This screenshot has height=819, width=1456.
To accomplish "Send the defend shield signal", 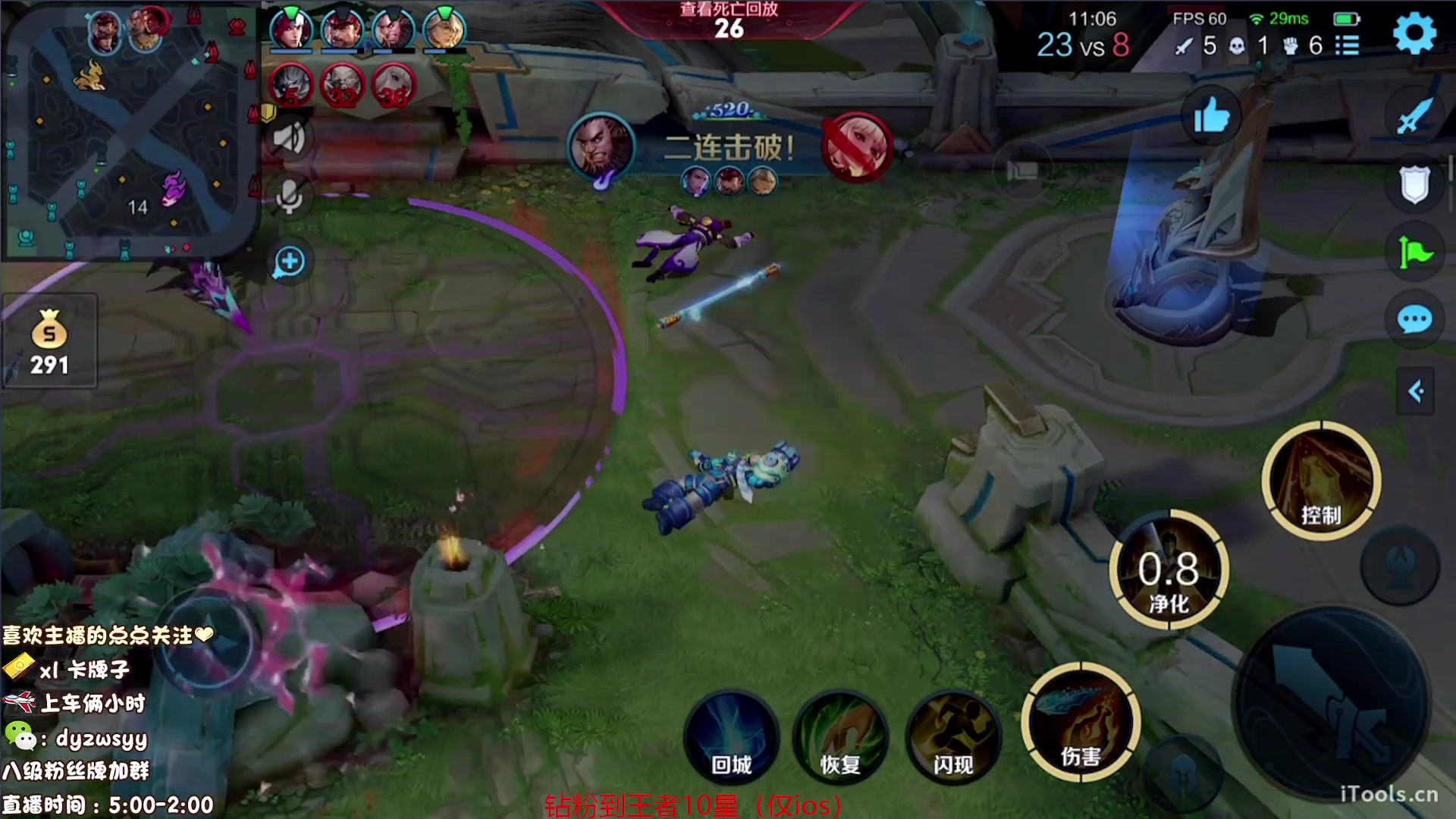I will pos(1414,184).
